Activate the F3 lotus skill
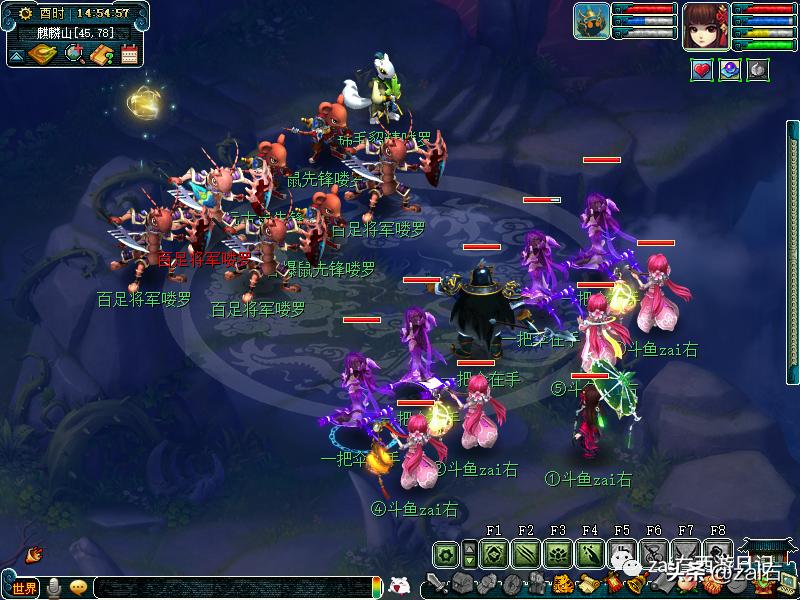This screenshot has width=800, height=600. pos(558,553)
